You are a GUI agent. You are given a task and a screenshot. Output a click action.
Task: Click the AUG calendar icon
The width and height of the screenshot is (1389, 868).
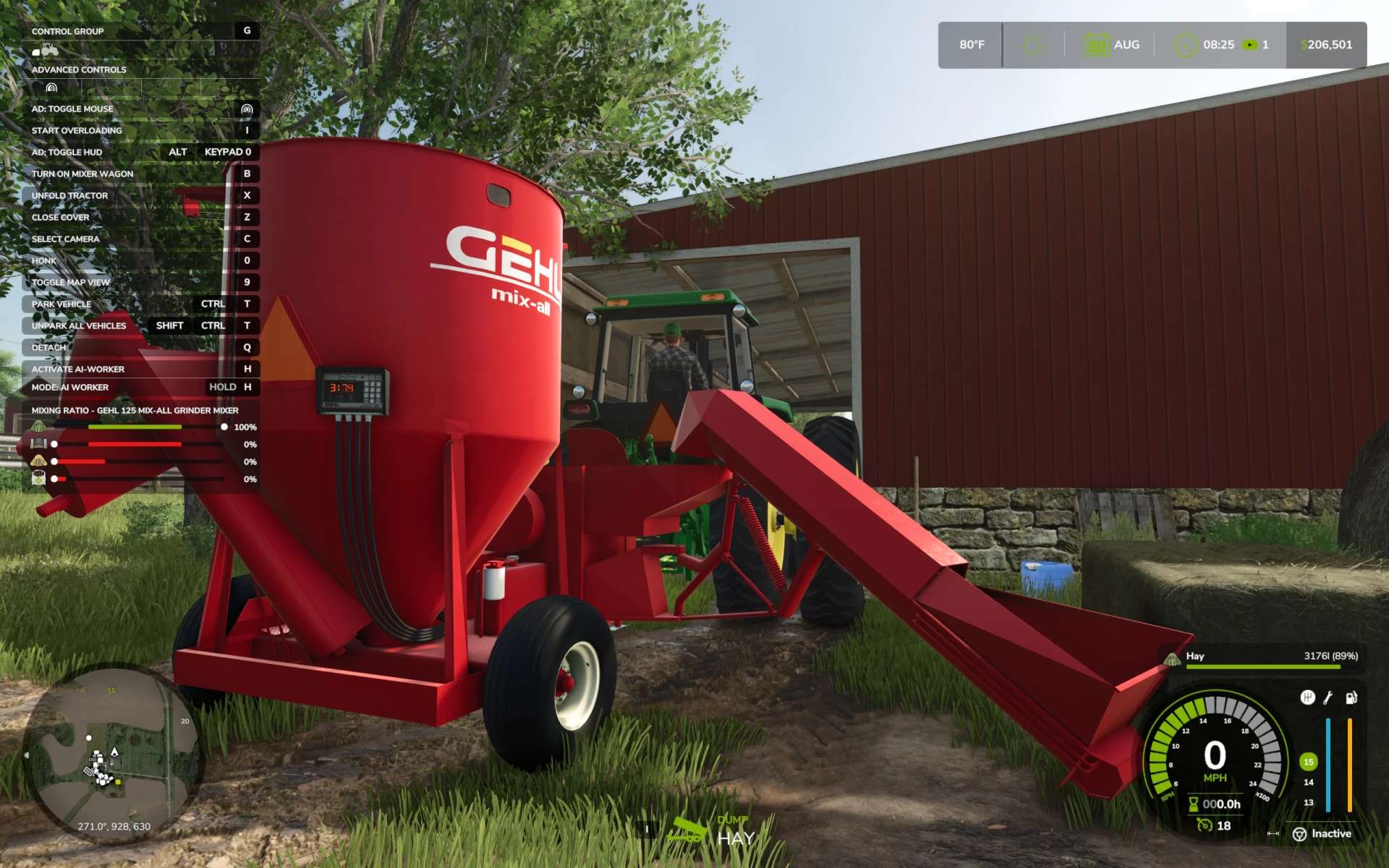pos(1096,45)
